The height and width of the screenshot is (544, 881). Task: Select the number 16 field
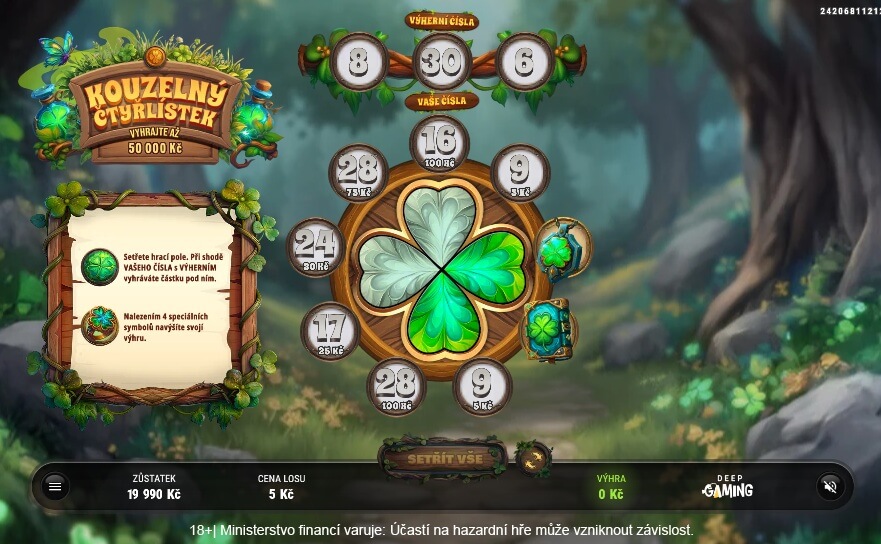440,142
